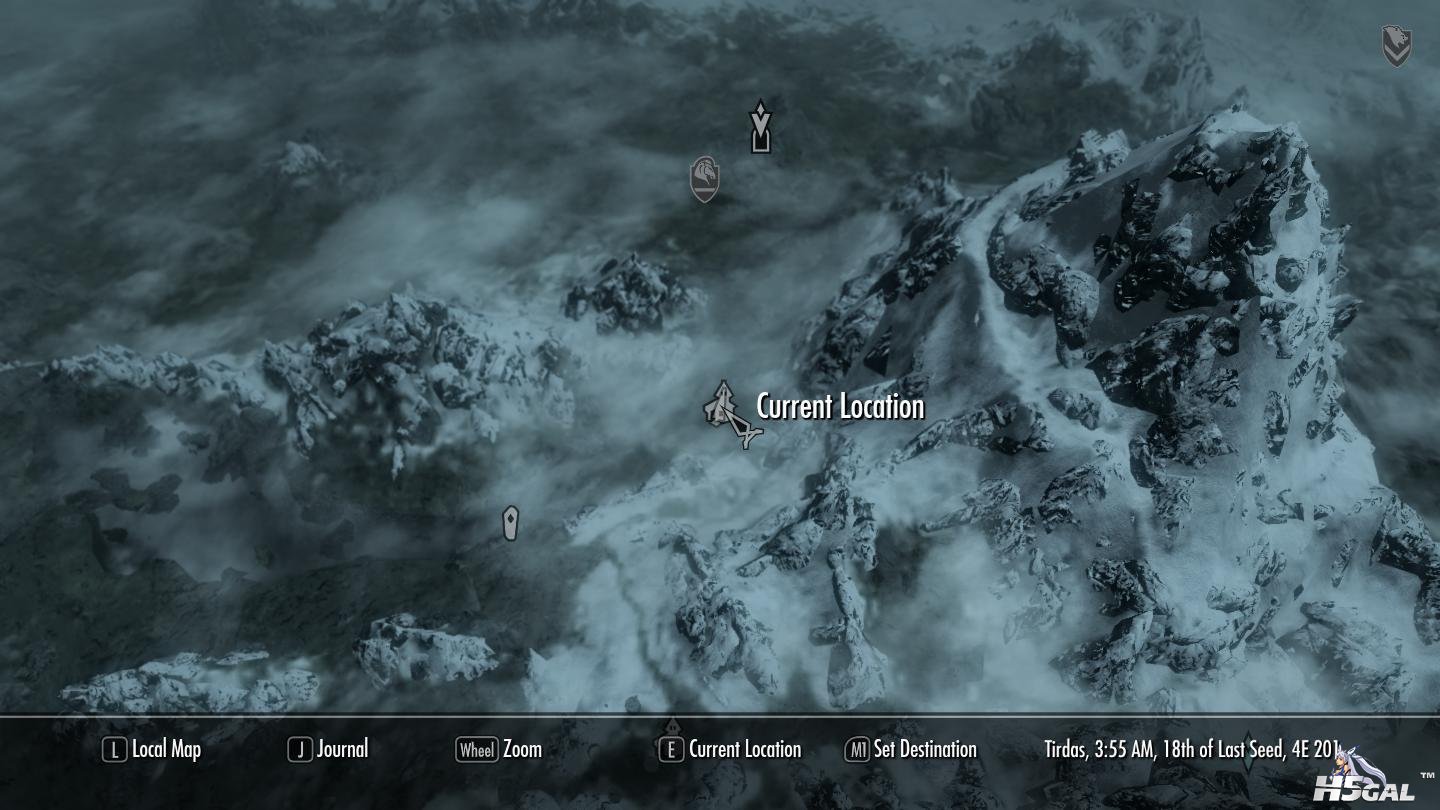Click the bear head shield map marker
Viewport: 1440px width, 810px height.
[x=1396, y=46]
